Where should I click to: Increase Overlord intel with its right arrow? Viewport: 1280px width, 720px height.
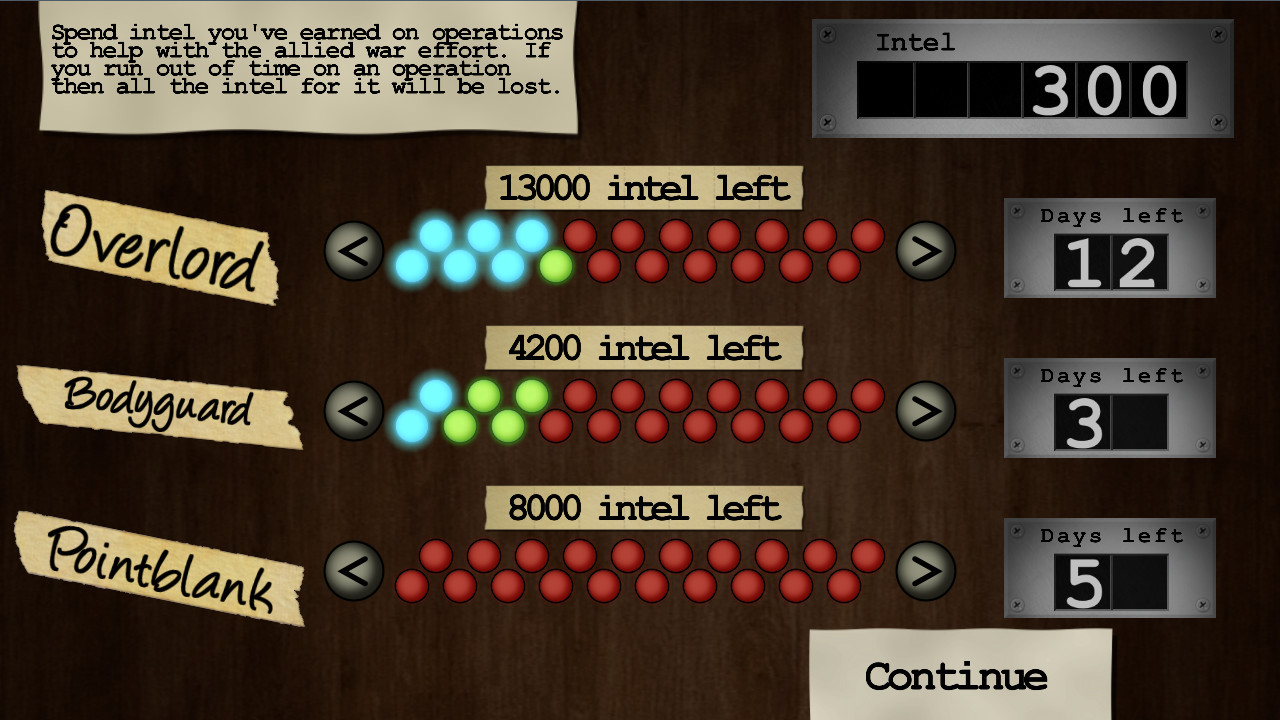(927, 251)
